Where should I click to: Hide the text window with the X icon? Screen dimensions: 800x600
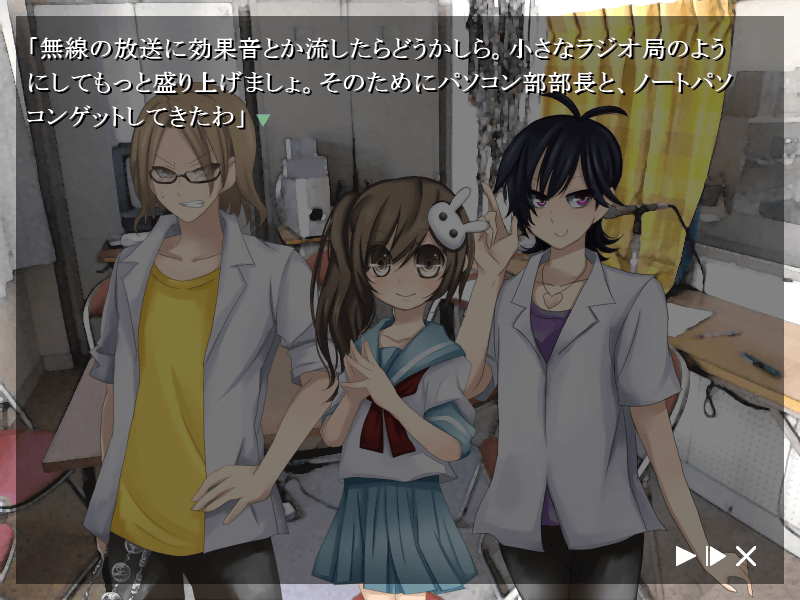tap(746, 556)
